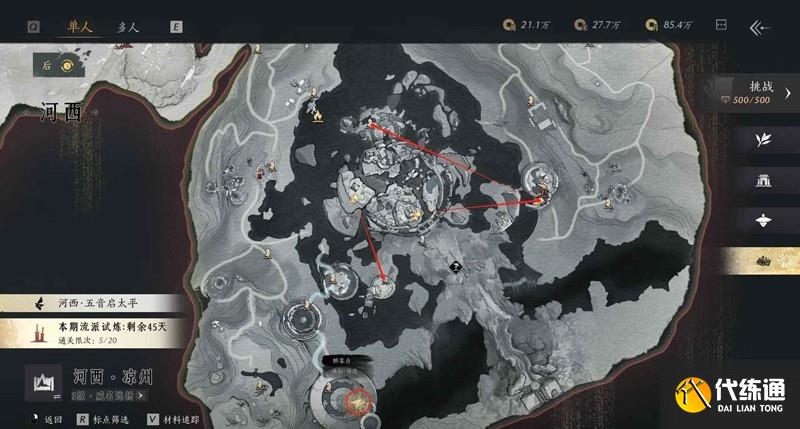Select the leaf sprig filter icon
Viewport: 800px width, 429px height.
[x=764, y=139]
